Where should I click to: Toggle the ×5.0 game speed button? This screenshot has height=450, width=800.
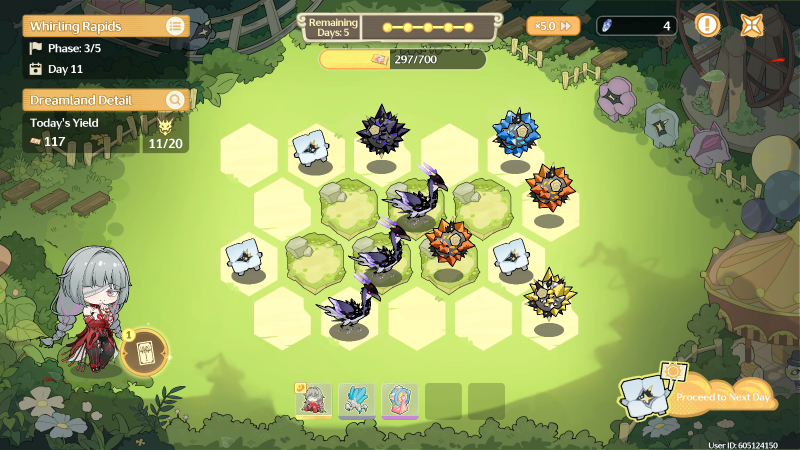pos(553,26)
